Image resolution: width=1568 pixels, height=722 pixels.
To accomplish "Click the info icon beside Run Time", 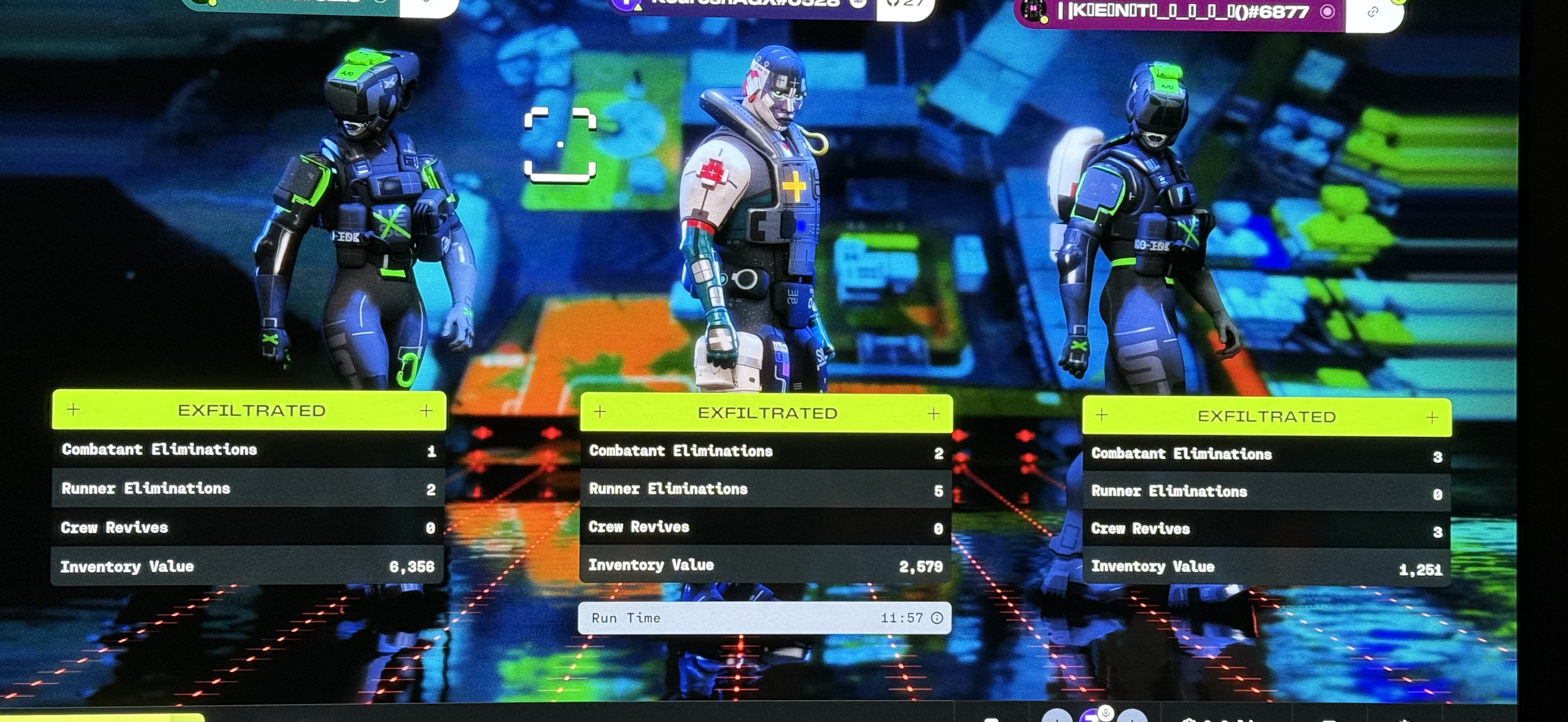I will click(937, 618).
